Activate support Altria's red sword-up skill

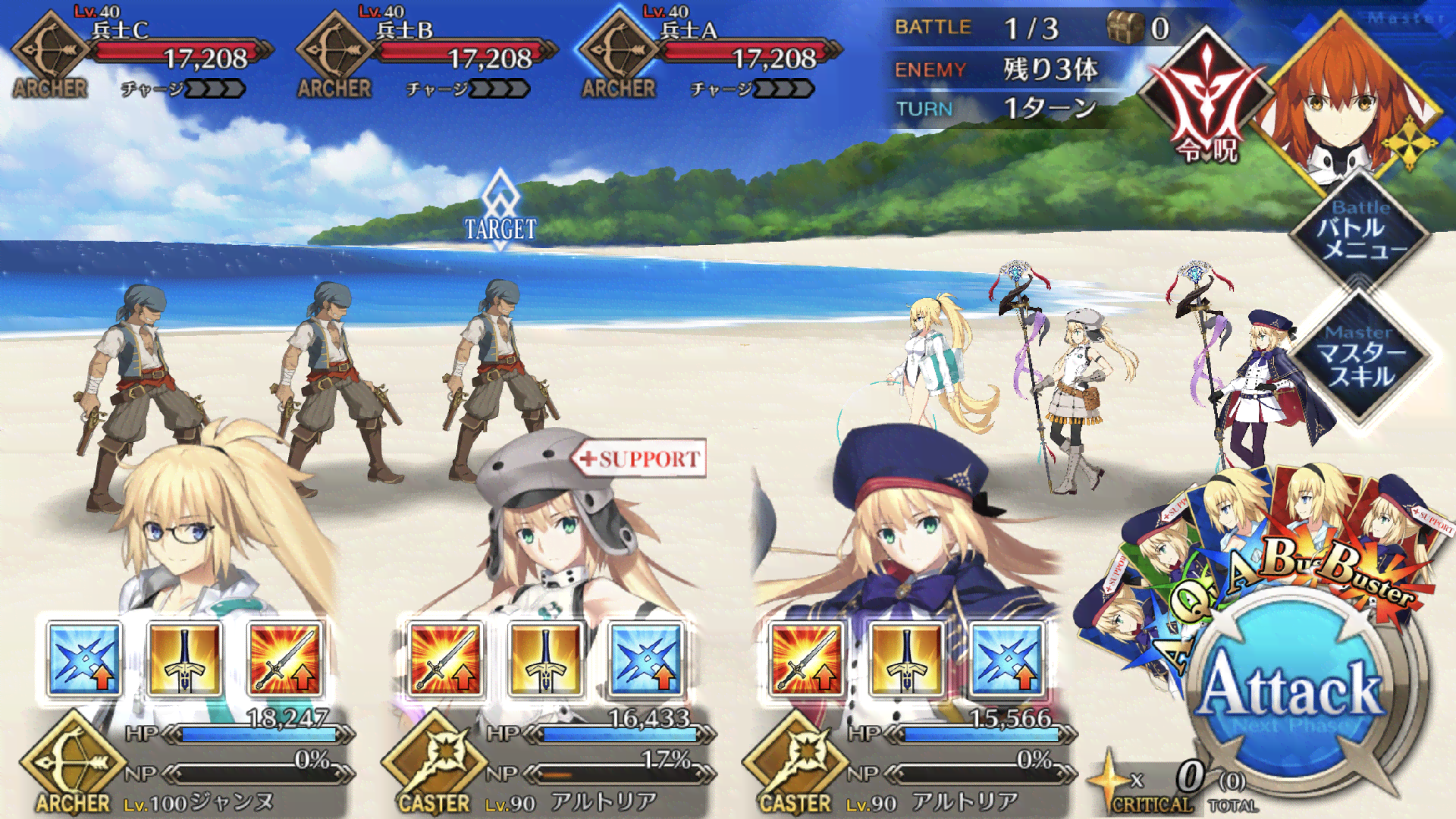pos(444,658)
